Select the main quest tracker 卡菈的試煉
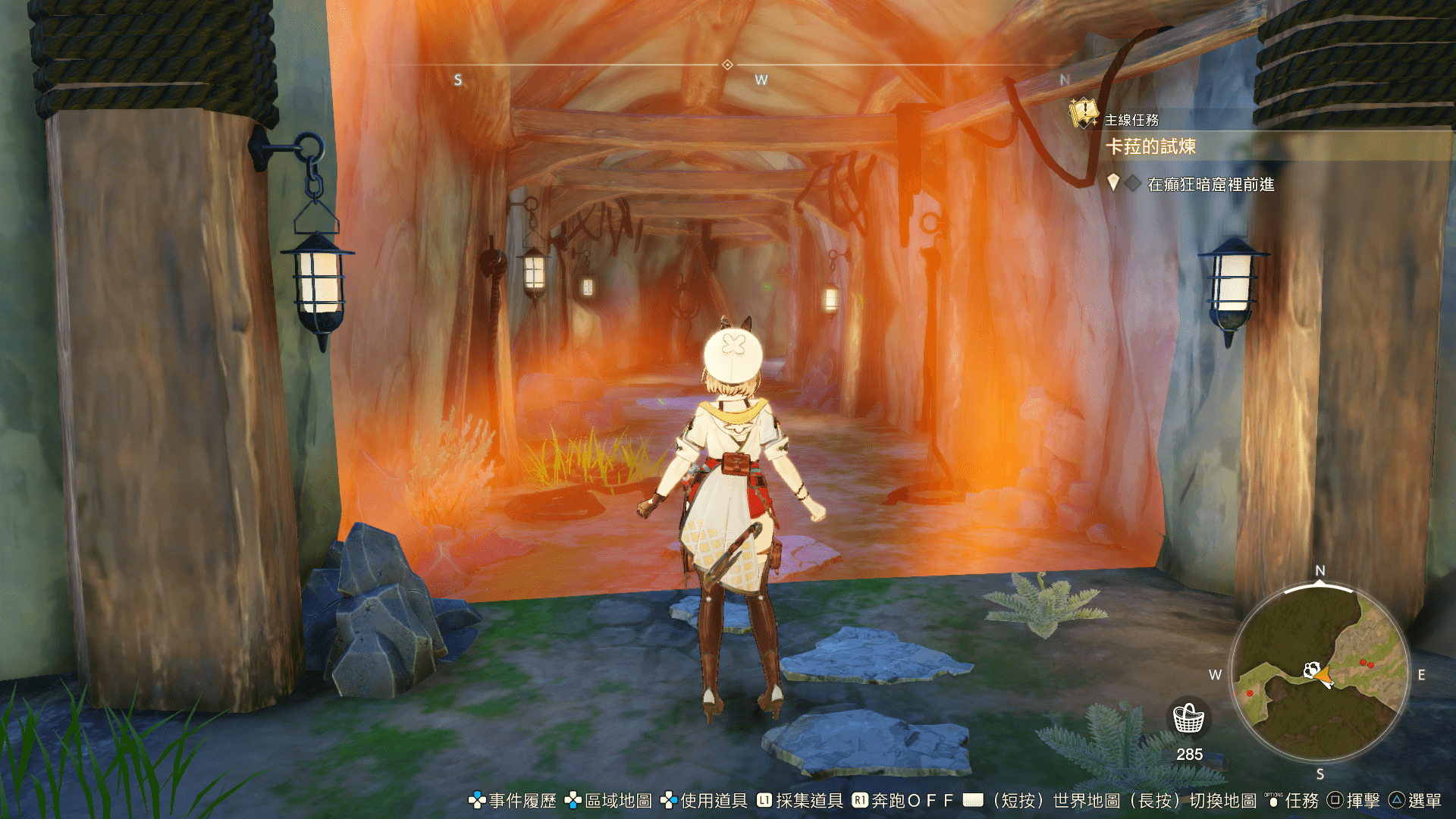 (1150, 146)
